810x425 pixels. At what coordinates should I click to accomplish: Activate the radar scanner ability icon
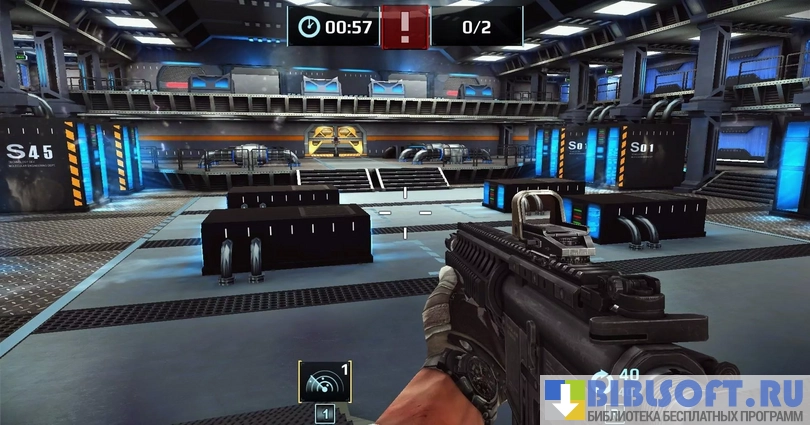324,381
